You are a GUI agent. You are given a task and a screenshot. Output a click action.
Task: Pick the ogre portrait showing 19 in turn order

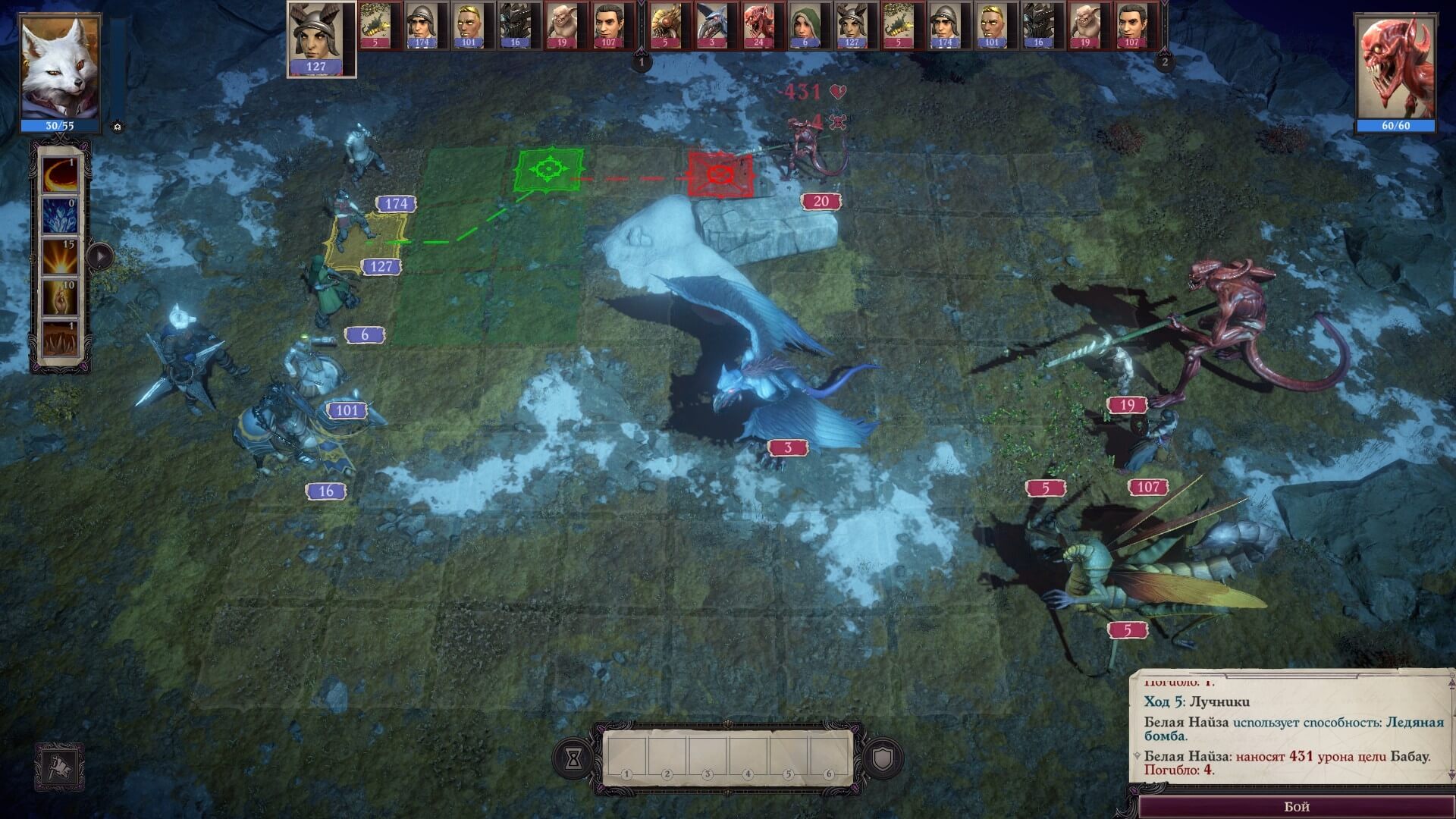[x=562, y=25]
